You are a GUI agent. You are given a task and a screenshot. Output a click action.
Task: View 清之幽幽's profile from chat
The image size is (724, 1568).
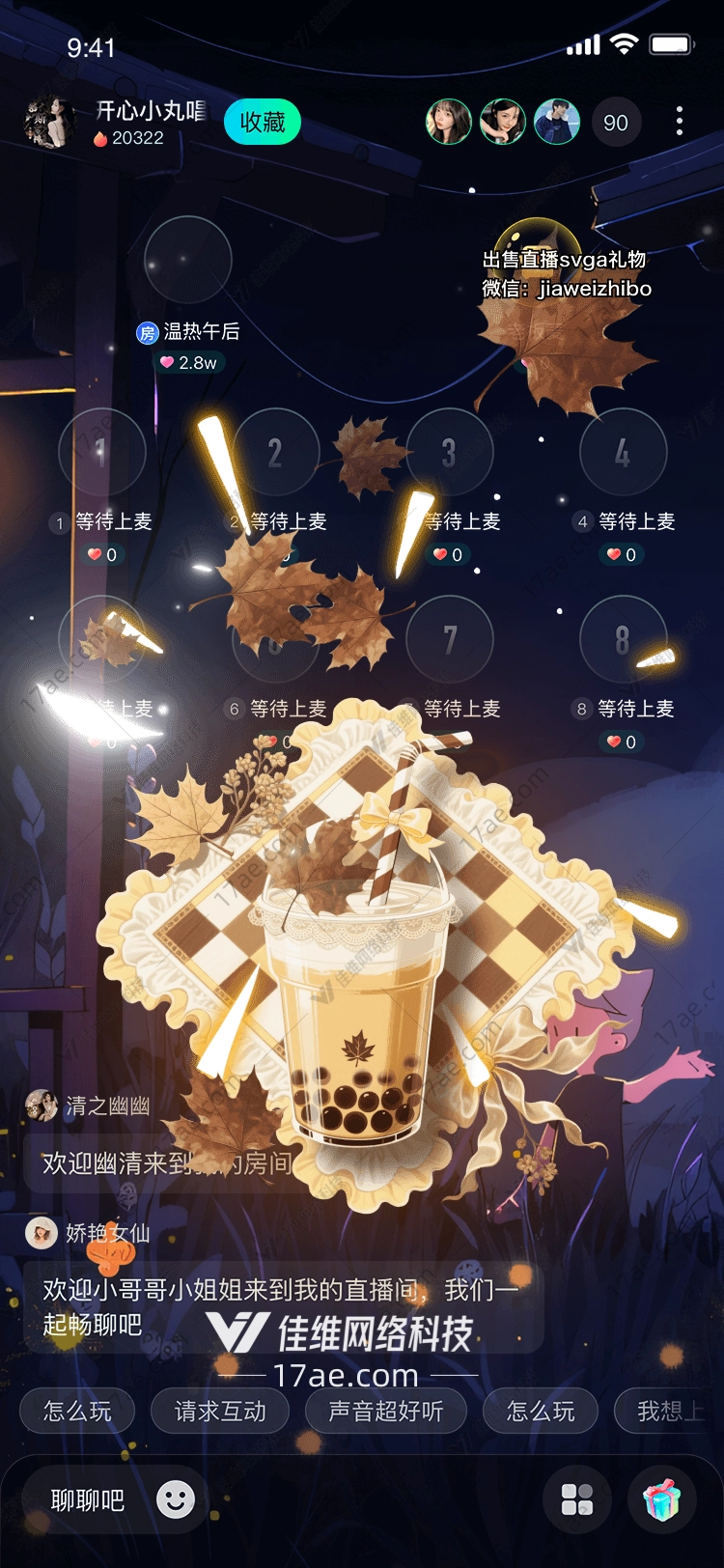coord(42,1106)
